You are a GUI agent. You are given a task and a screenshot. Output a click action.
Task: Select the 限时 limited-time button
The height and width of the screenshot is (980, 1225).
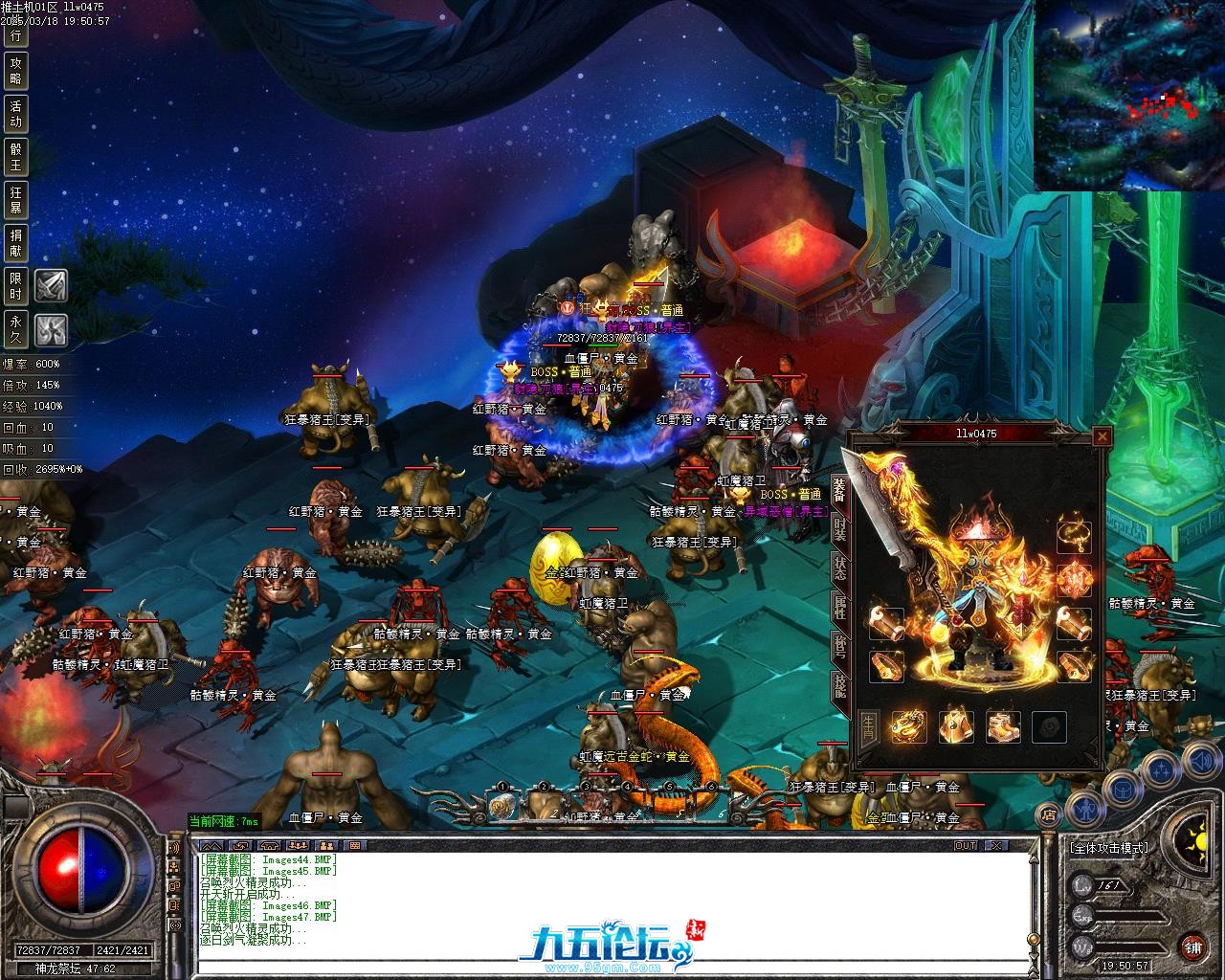15,284
